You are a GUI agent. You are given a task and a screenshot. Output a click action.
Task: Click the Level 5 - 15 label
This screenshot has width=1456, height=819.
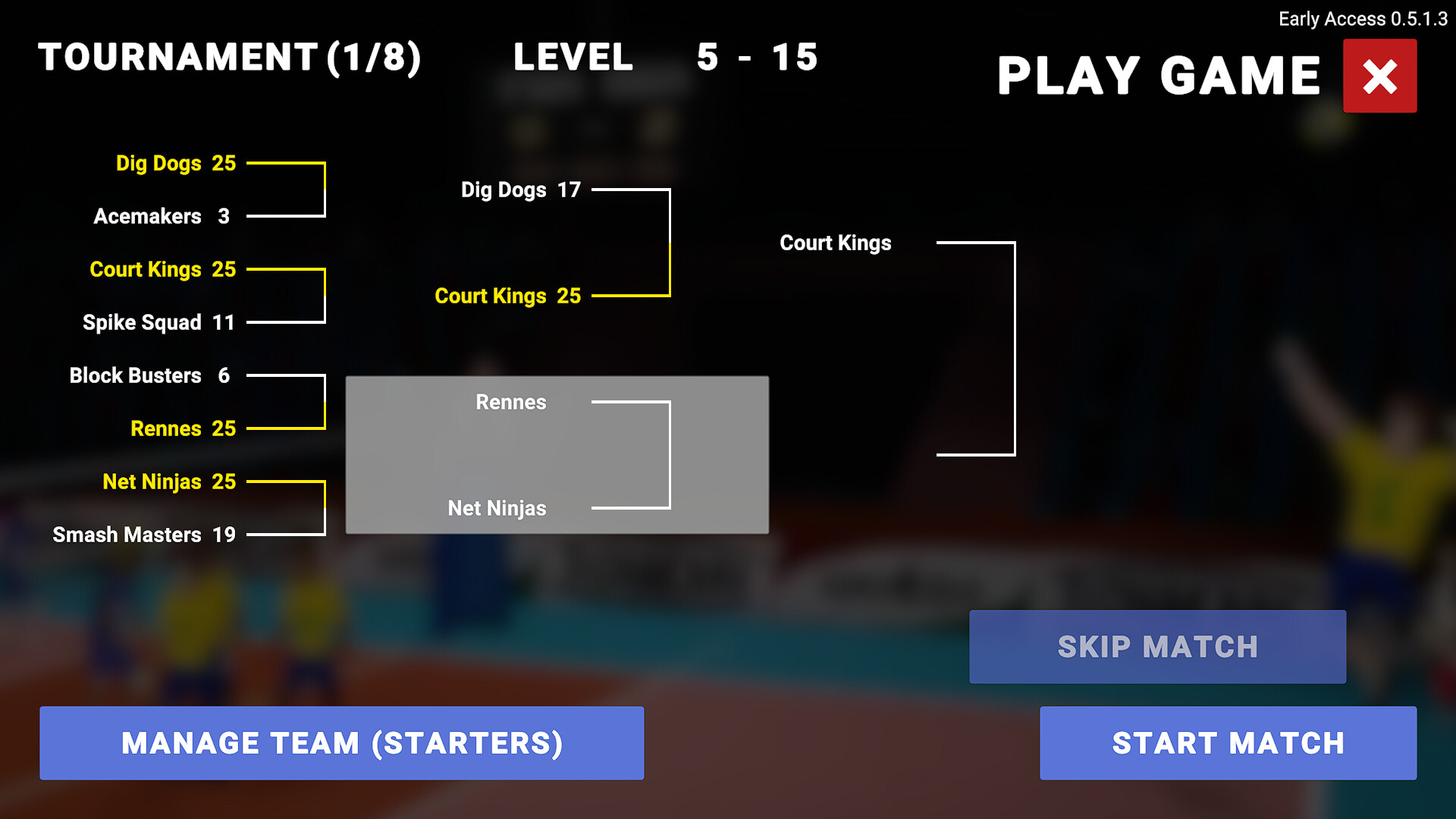pyautogui.click(x=665, y=57)
